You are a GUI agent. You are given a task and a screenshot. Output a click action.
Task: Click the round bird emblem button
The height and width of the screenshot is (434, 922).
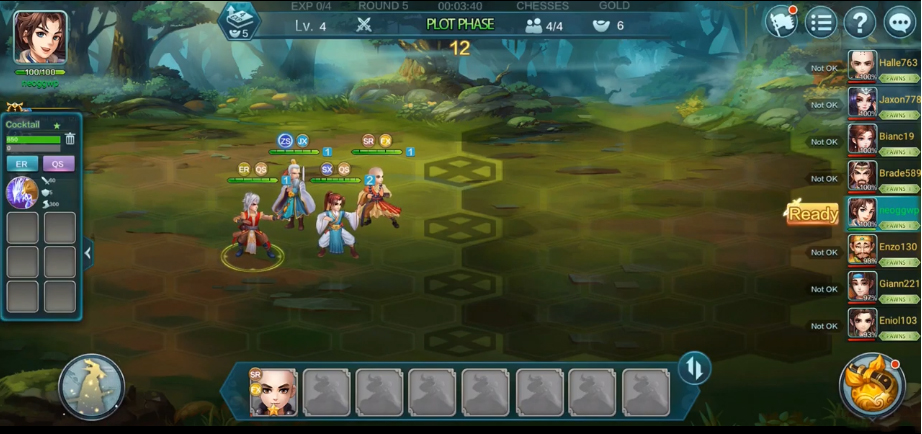pos(91,387)
